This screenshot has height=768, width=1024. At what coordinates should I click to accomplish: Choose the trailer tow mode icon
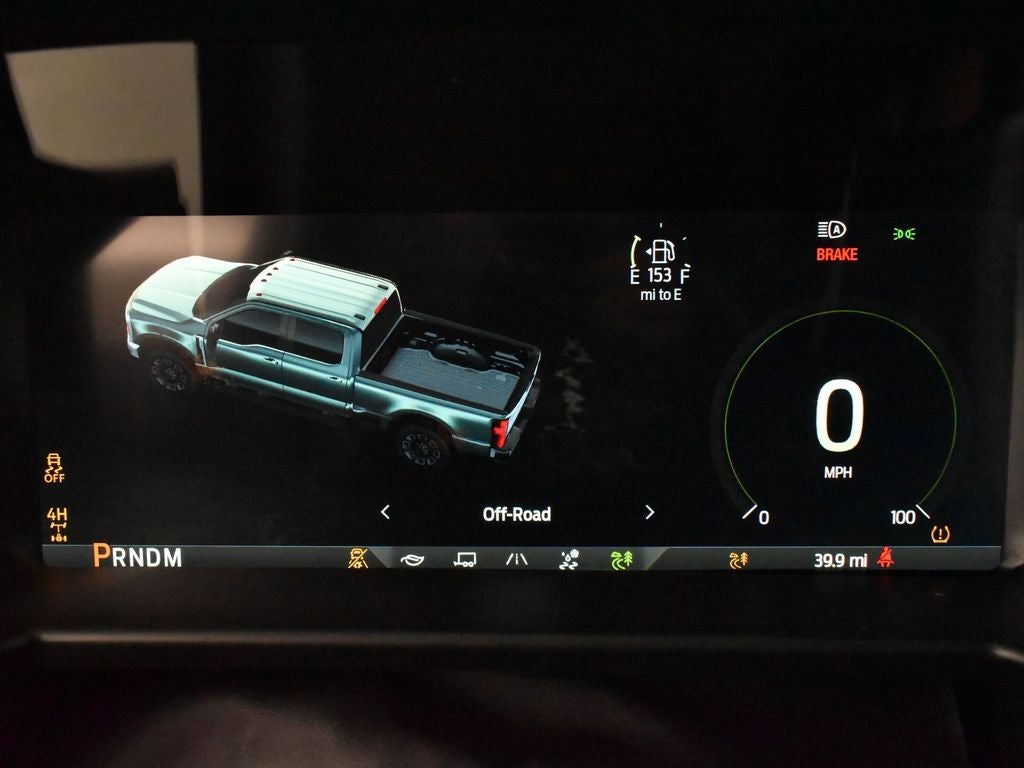(x=464, y=560)
